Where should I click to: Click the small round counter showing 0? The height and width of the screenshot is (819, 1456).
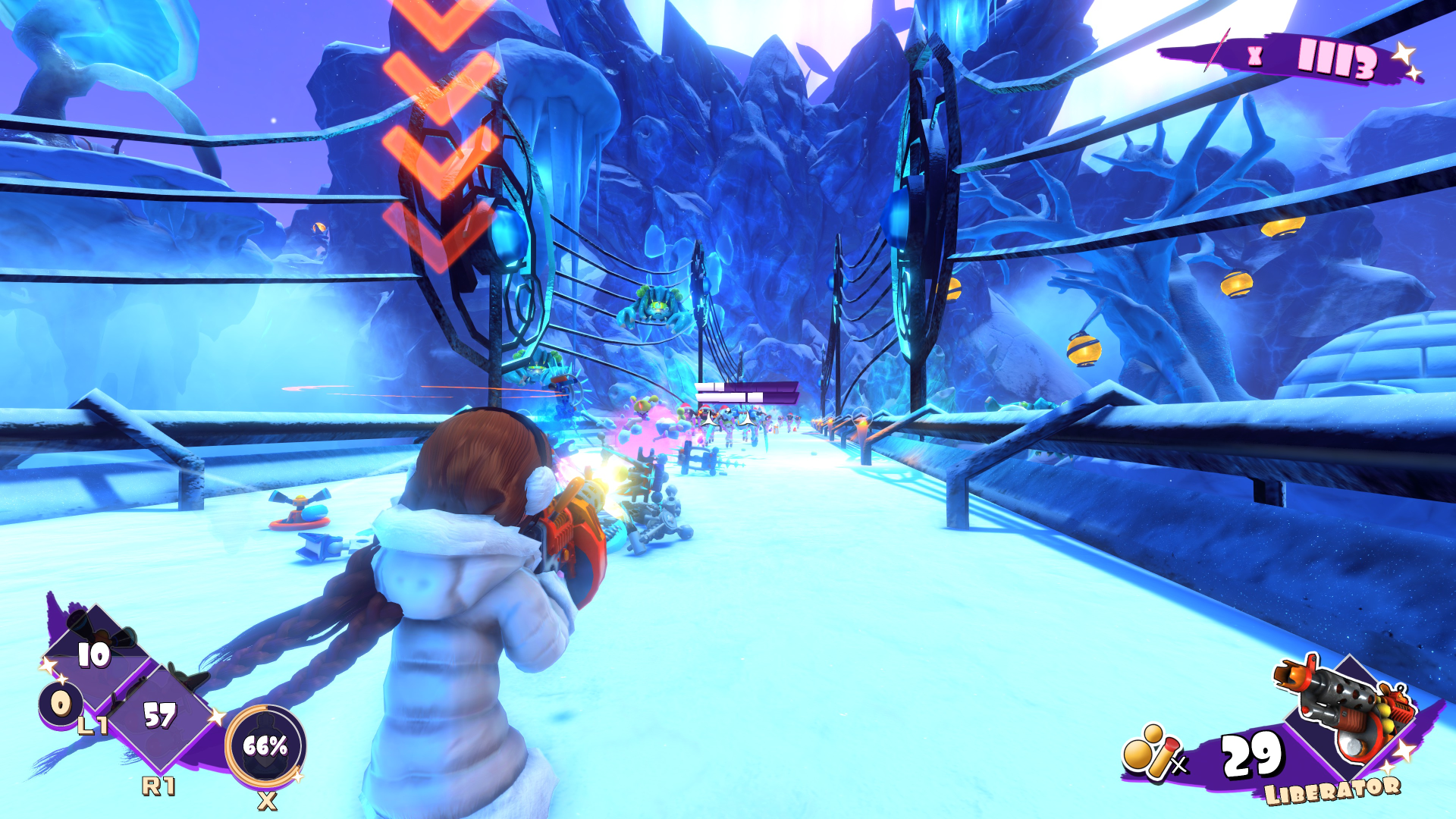[x=60, y=704]
